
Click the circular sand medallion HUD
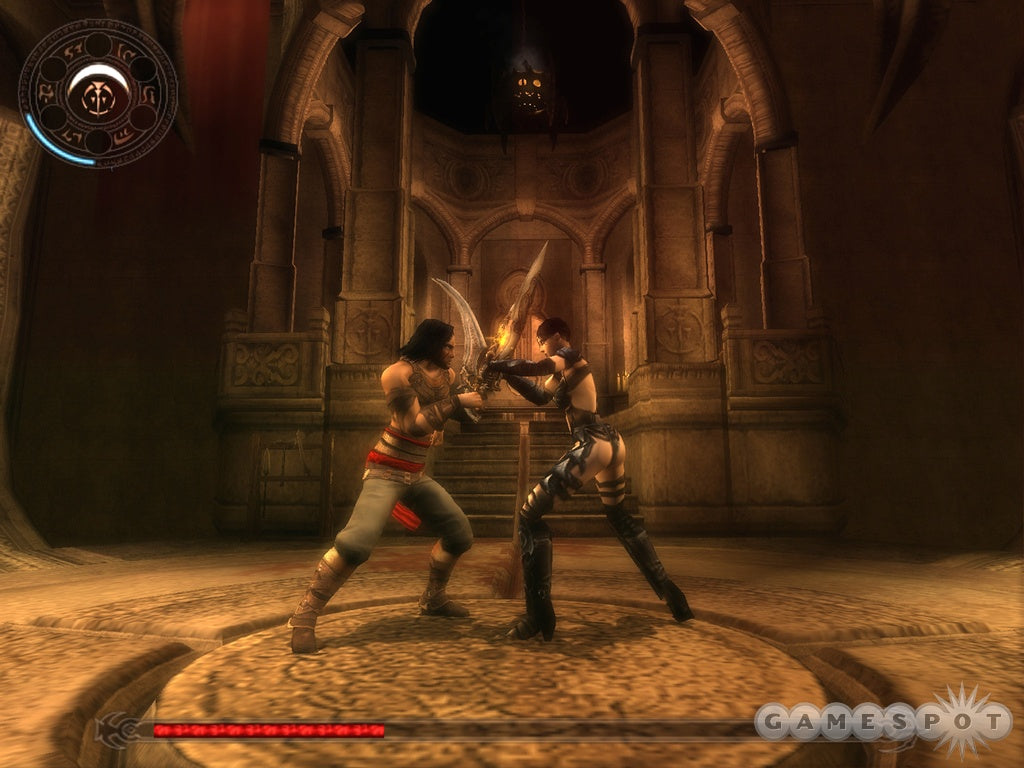pyautogui.click(x=97, y=94)
